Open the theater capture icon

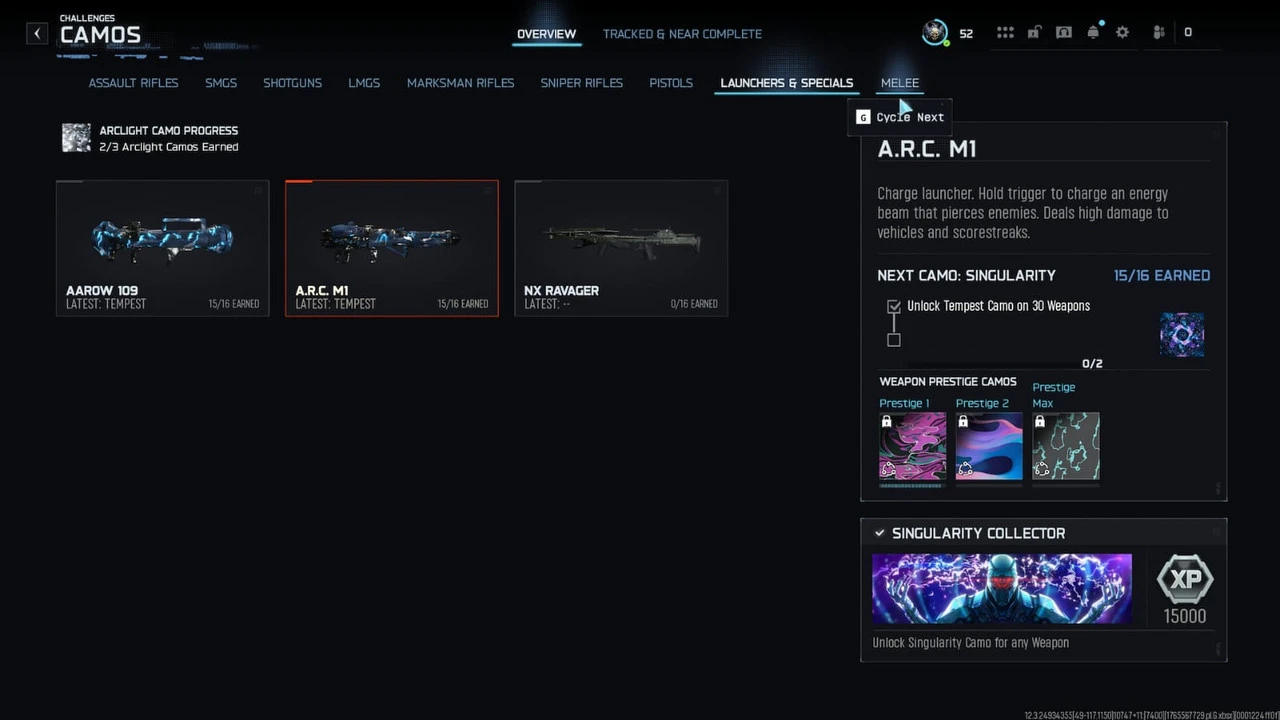(x=1063, y=31)
